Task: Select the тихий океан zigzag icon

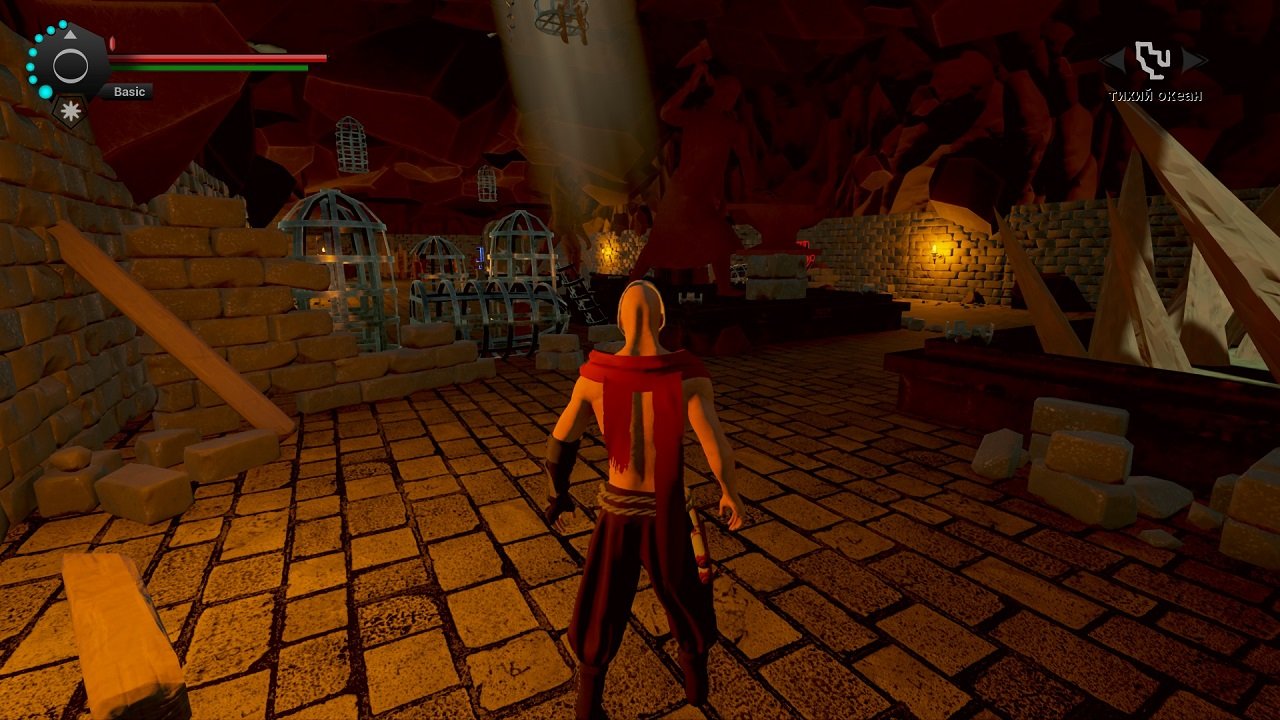Action: (x=1153, y=60)
